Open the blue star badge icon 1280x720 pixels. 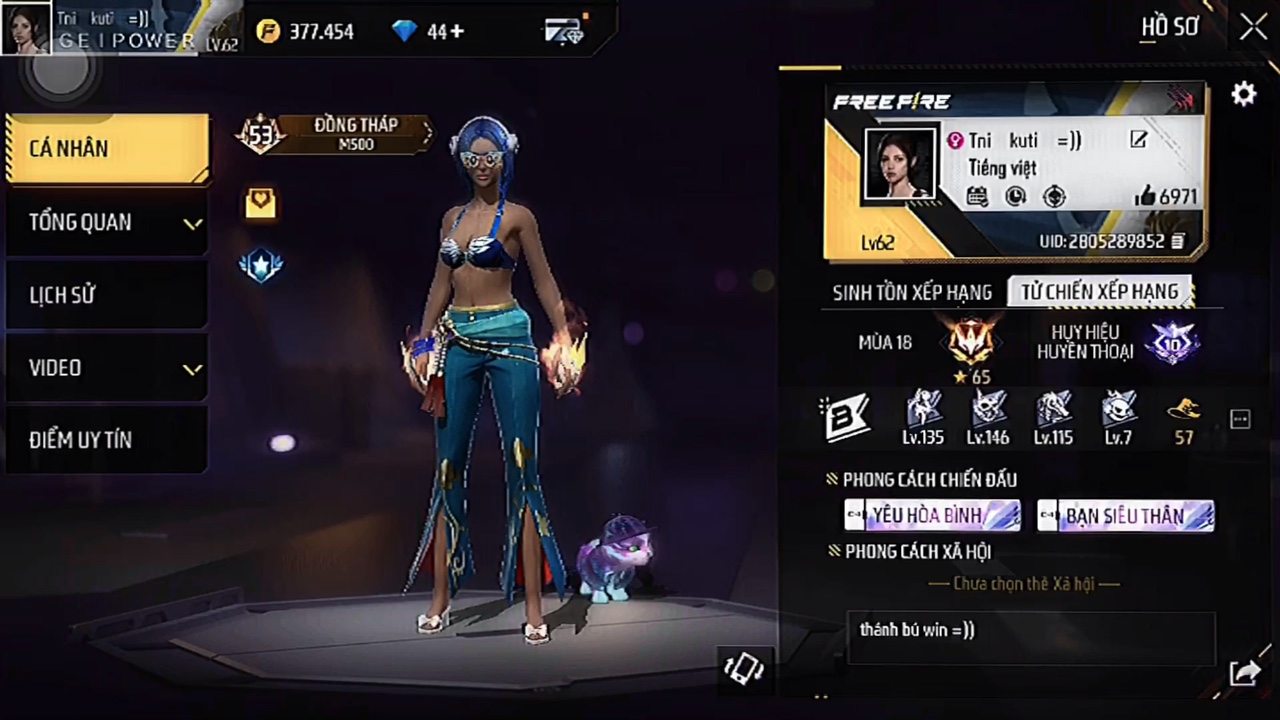tap(261, 265)
